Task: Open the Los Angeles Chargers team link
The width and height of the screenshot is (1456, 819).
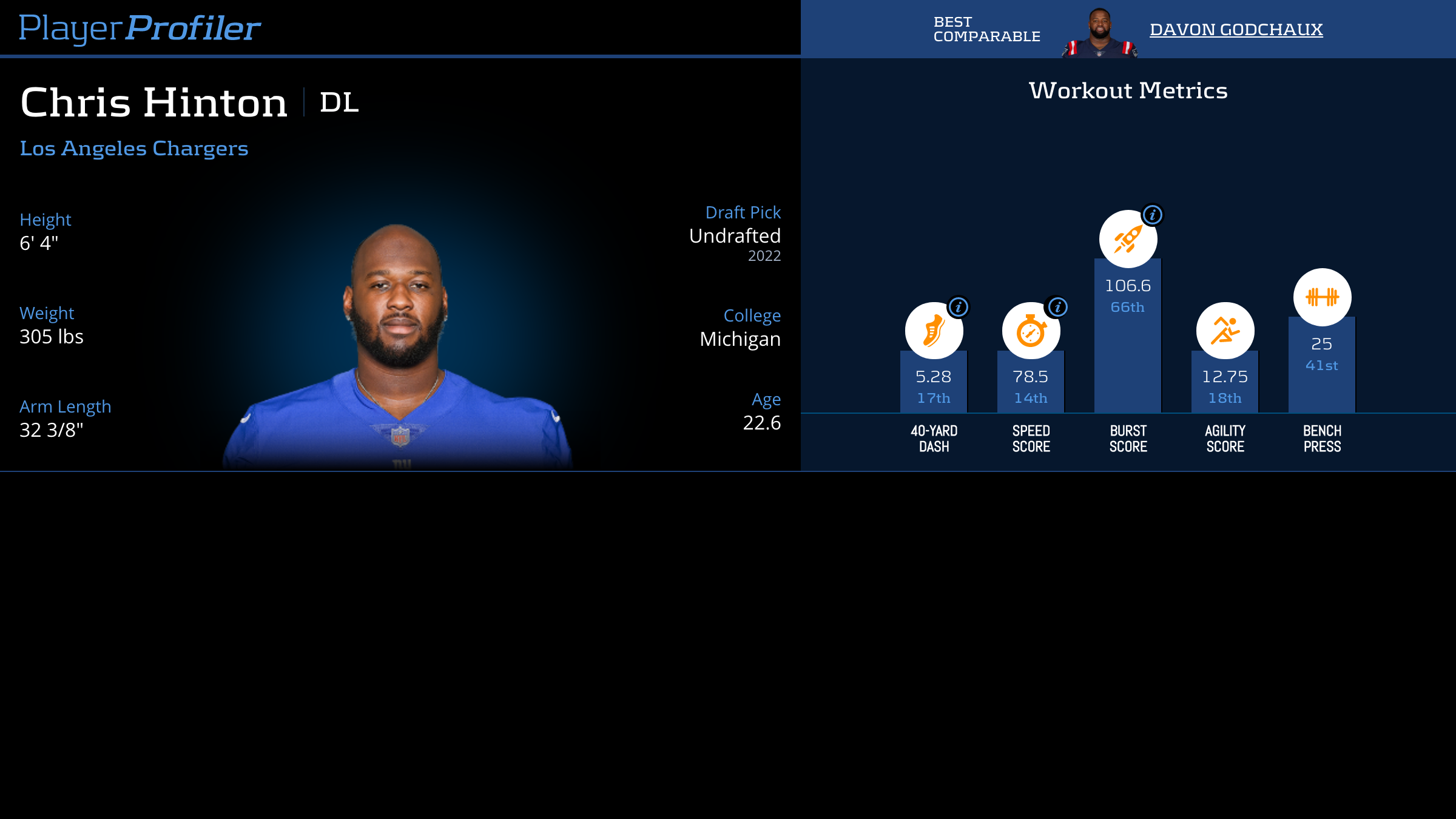Action: coord(134,148)
